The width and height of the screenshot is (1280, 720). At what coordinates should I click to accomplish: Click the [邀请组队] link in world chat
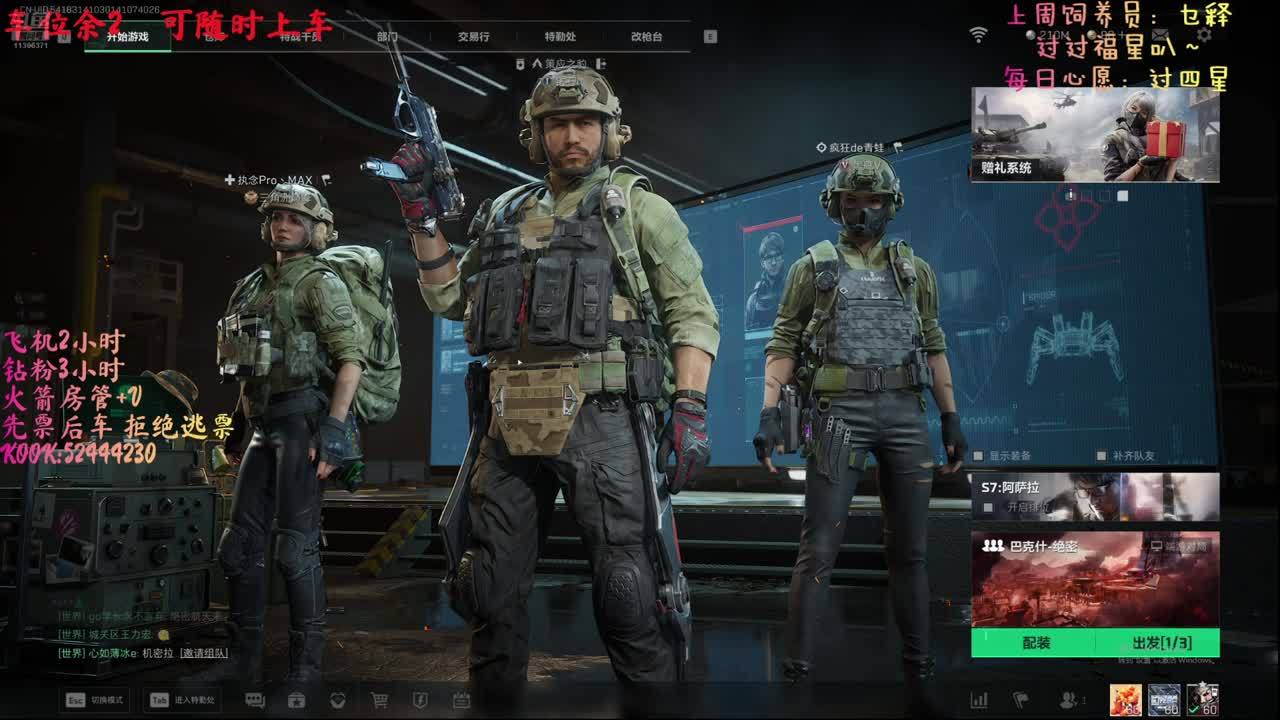click(204, 653)
